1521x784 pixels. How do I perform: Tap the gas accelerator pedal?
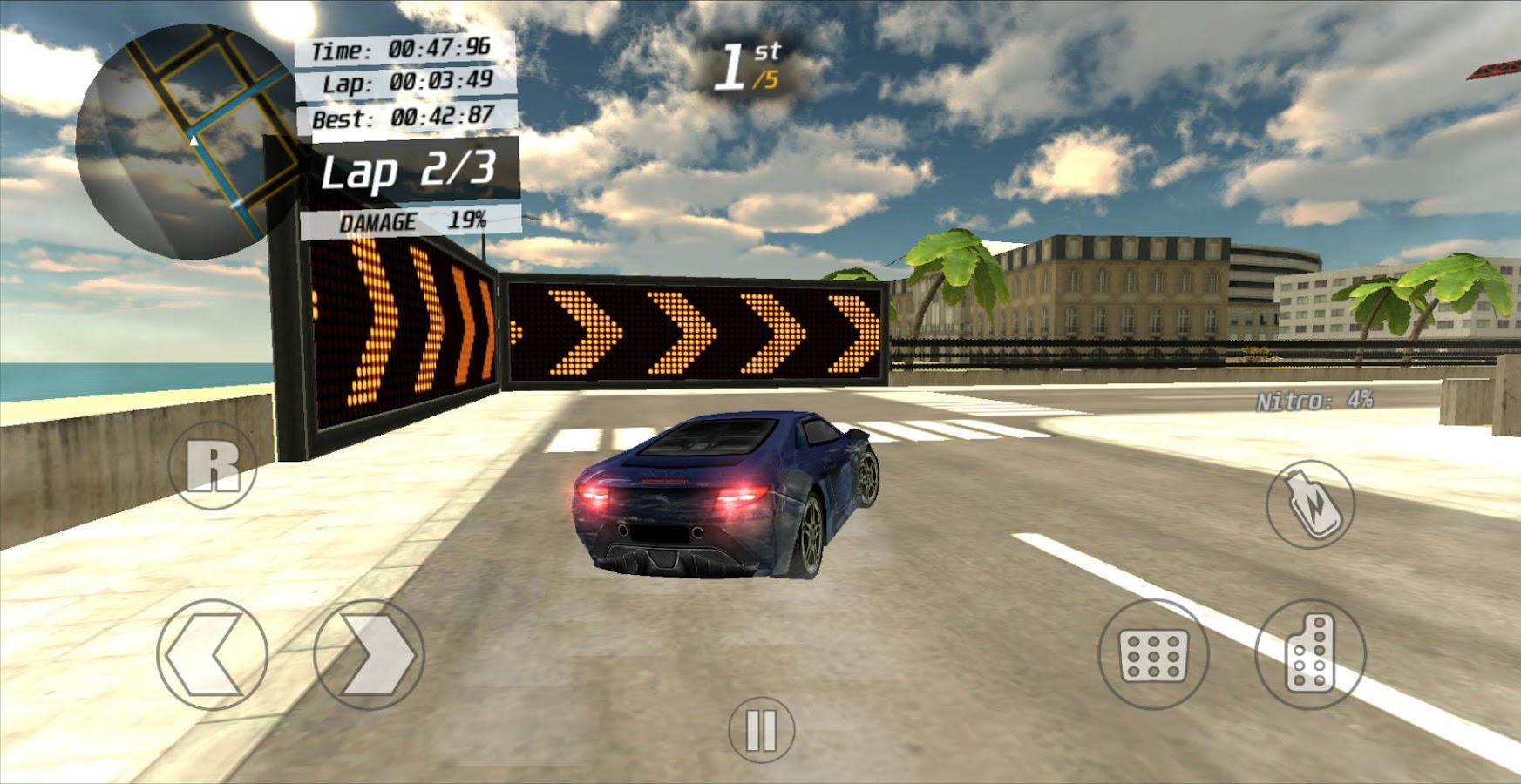pos(1310,654)
